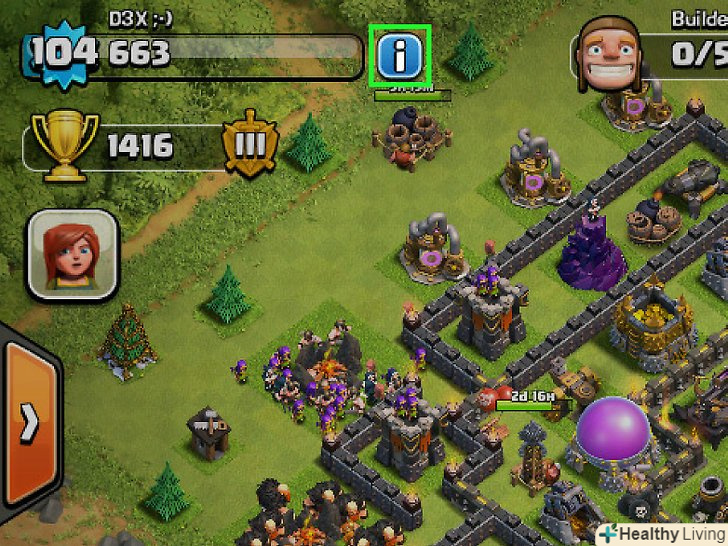Open the trophy count display

[x=120, y=148]
